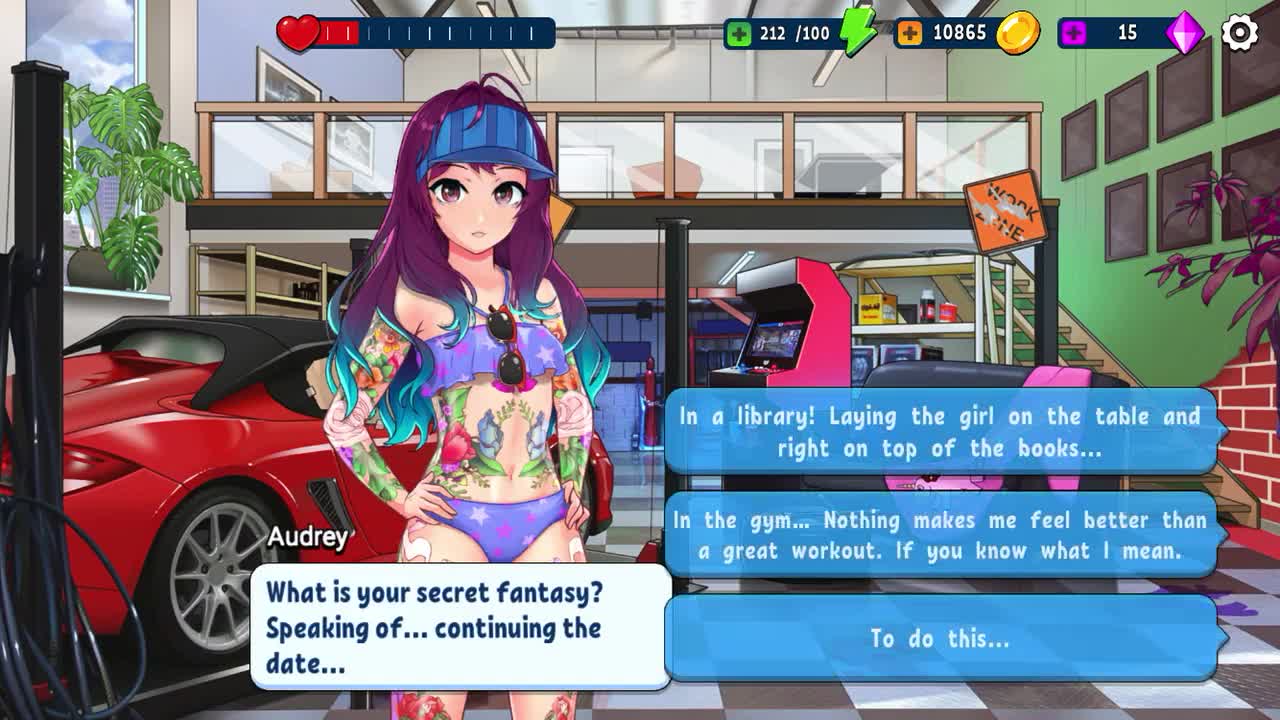Choose the library reply option
The width and height of the screenshot is (1280, 720).
(940, 432)
